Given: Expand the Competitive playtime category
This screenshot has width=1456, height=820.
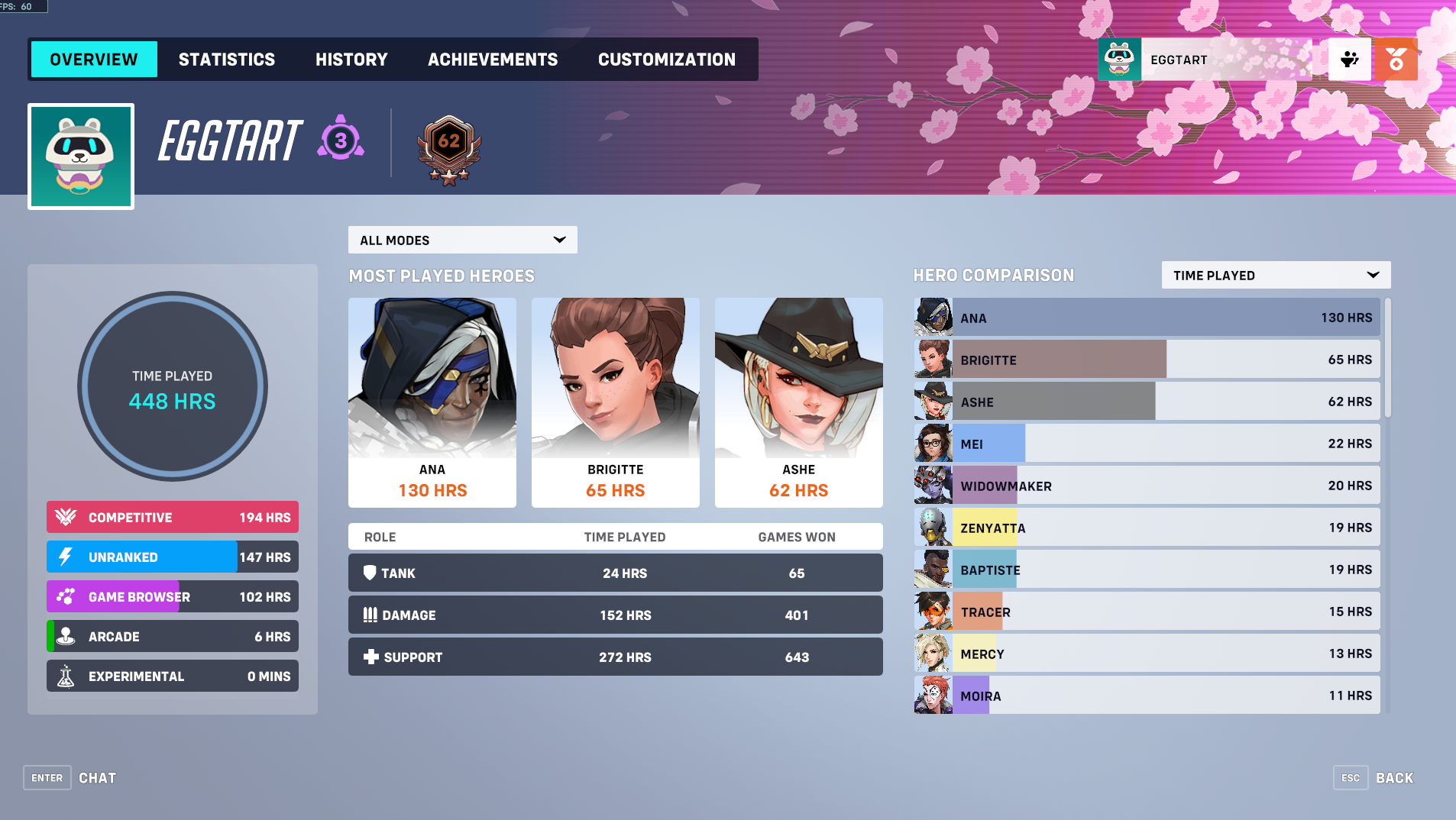Looking at the screenshot, I should pyautogui.click(x=172, y=517).
